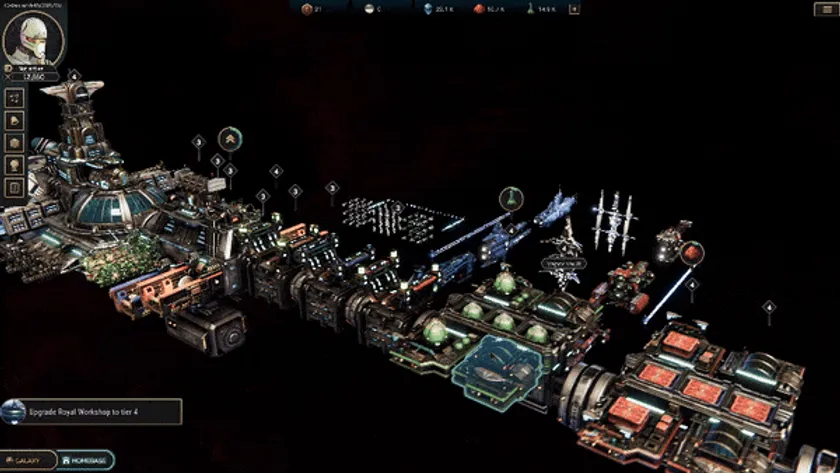
Task: Open the Upgrade Royal Workshop quest tracker
Action: 92,411
